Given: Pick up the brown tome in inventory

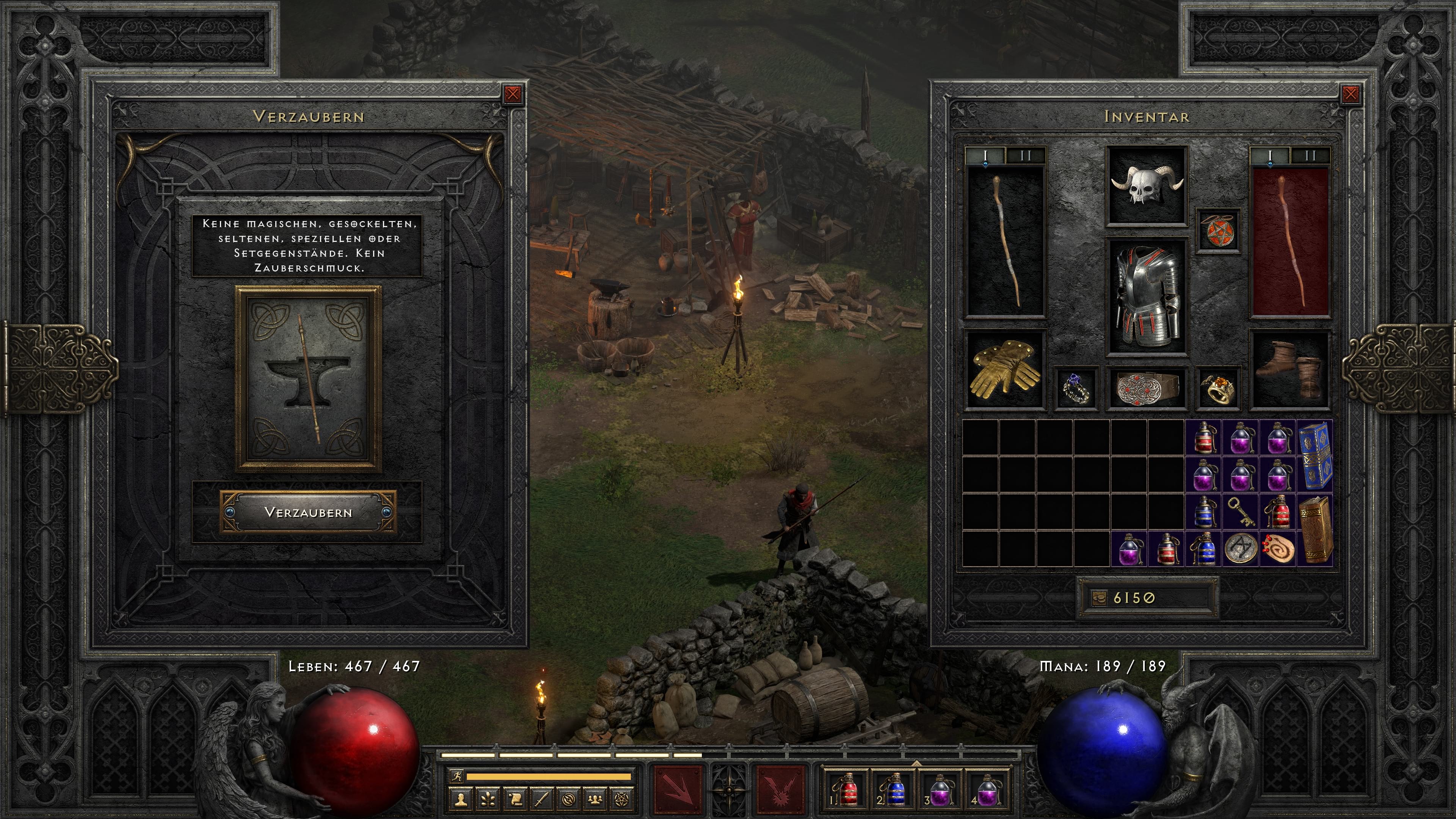Looking at the screenshot, I should pos(1315,530).
